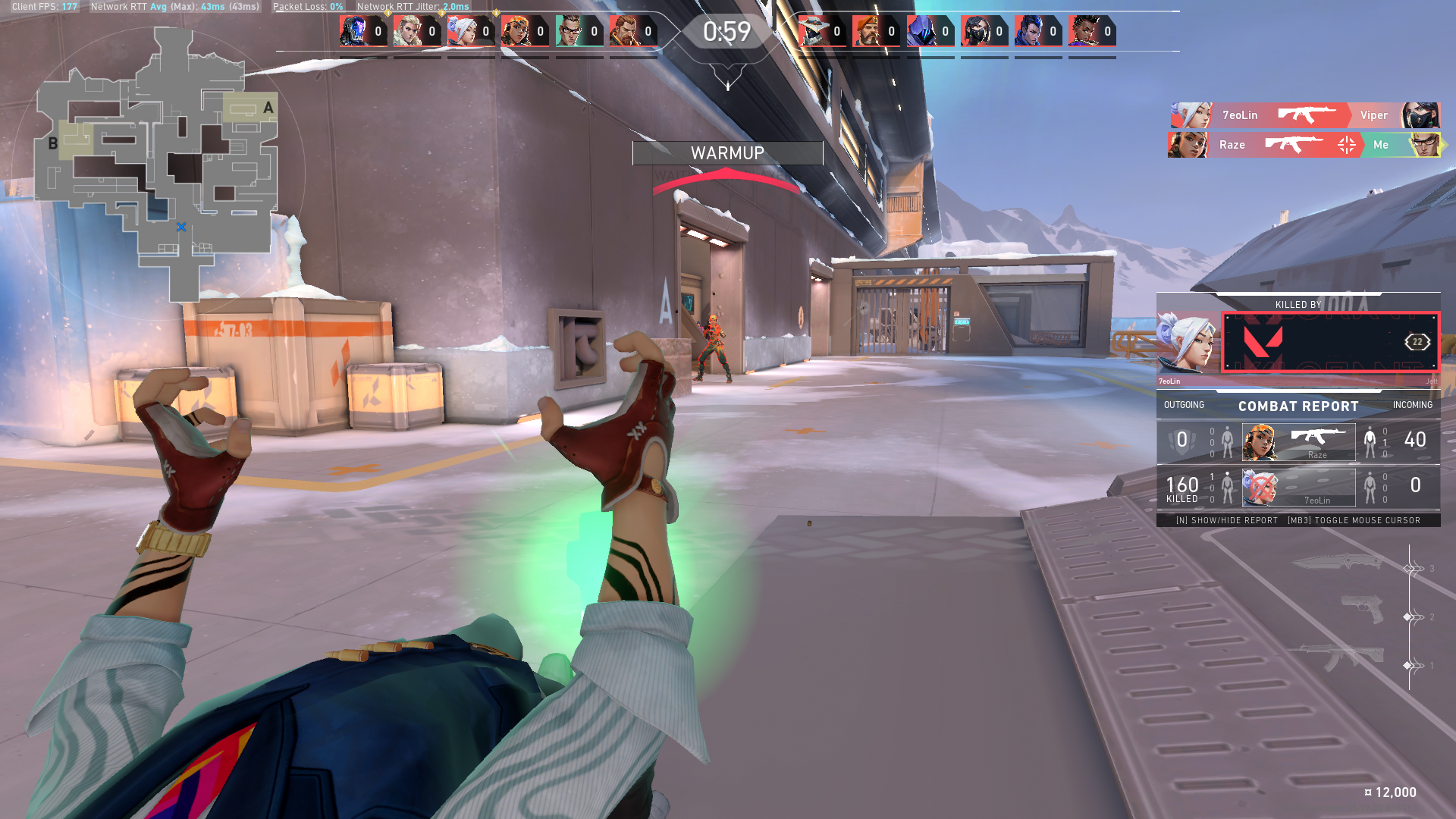Choose Raze's portrait in the top scoreboard bar
Image resolution: width=1456 pixels, height=819 pixels.
(516, 32)
